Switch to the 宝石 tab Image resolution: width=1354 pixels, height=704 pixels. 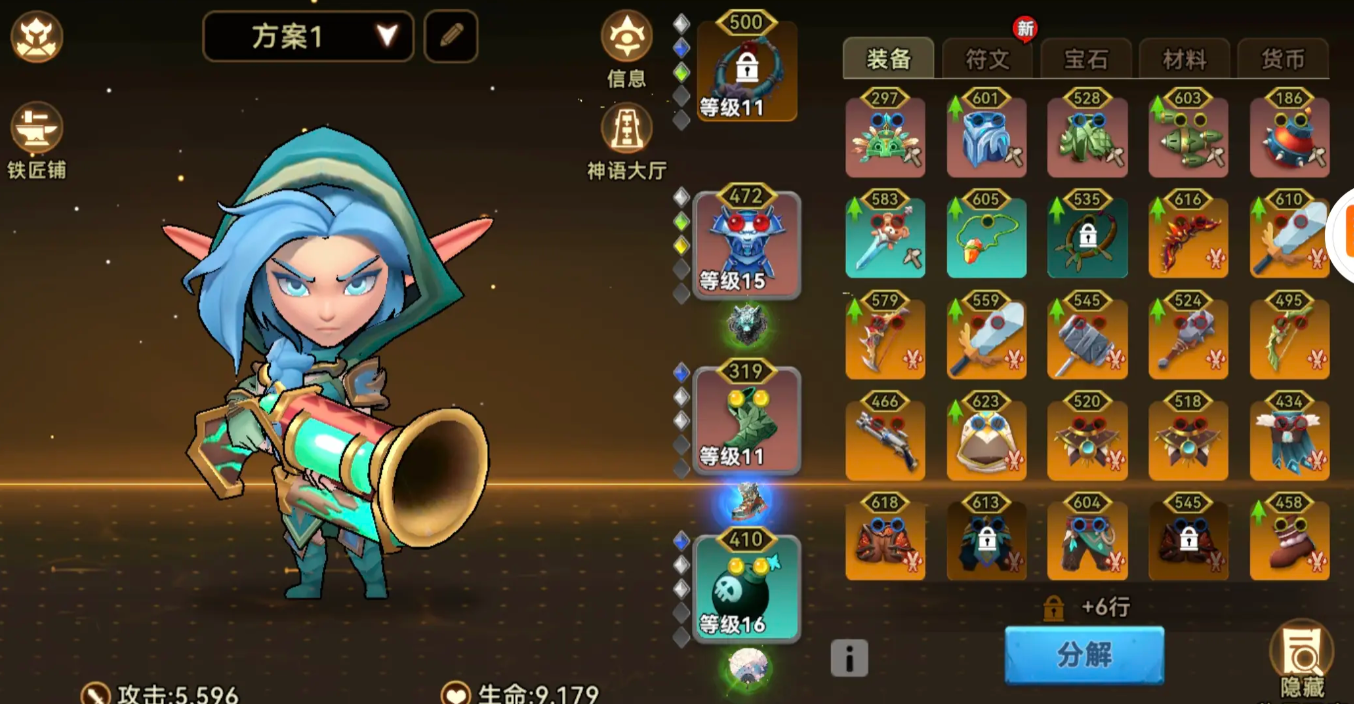pos(1086,60)
